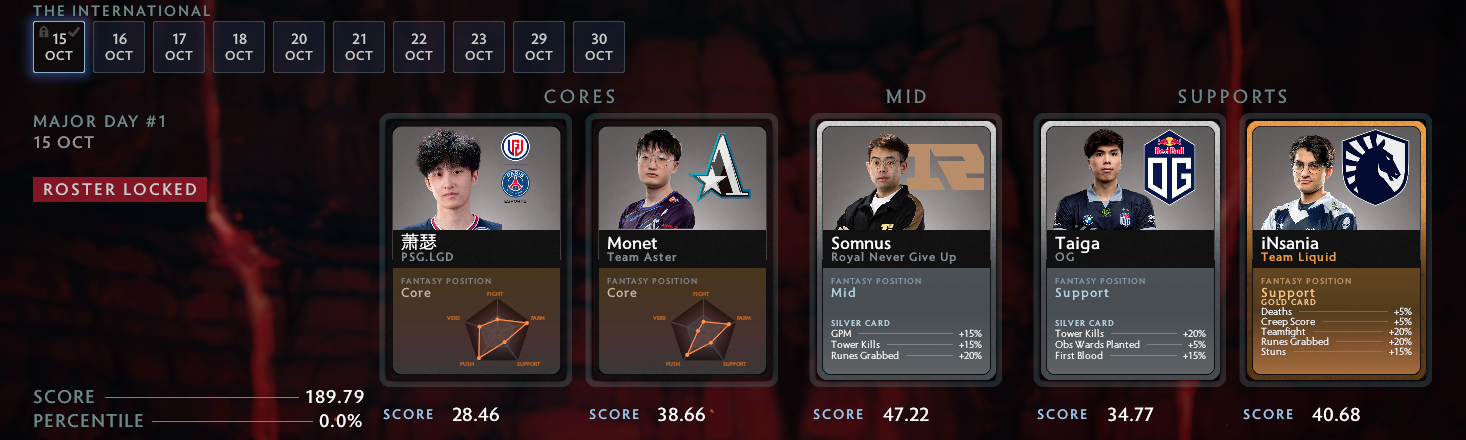The width and height of the screenshot is (1466, 440).
Task: Choose the Somnus mid player card
Action: (x=906, y=249)
